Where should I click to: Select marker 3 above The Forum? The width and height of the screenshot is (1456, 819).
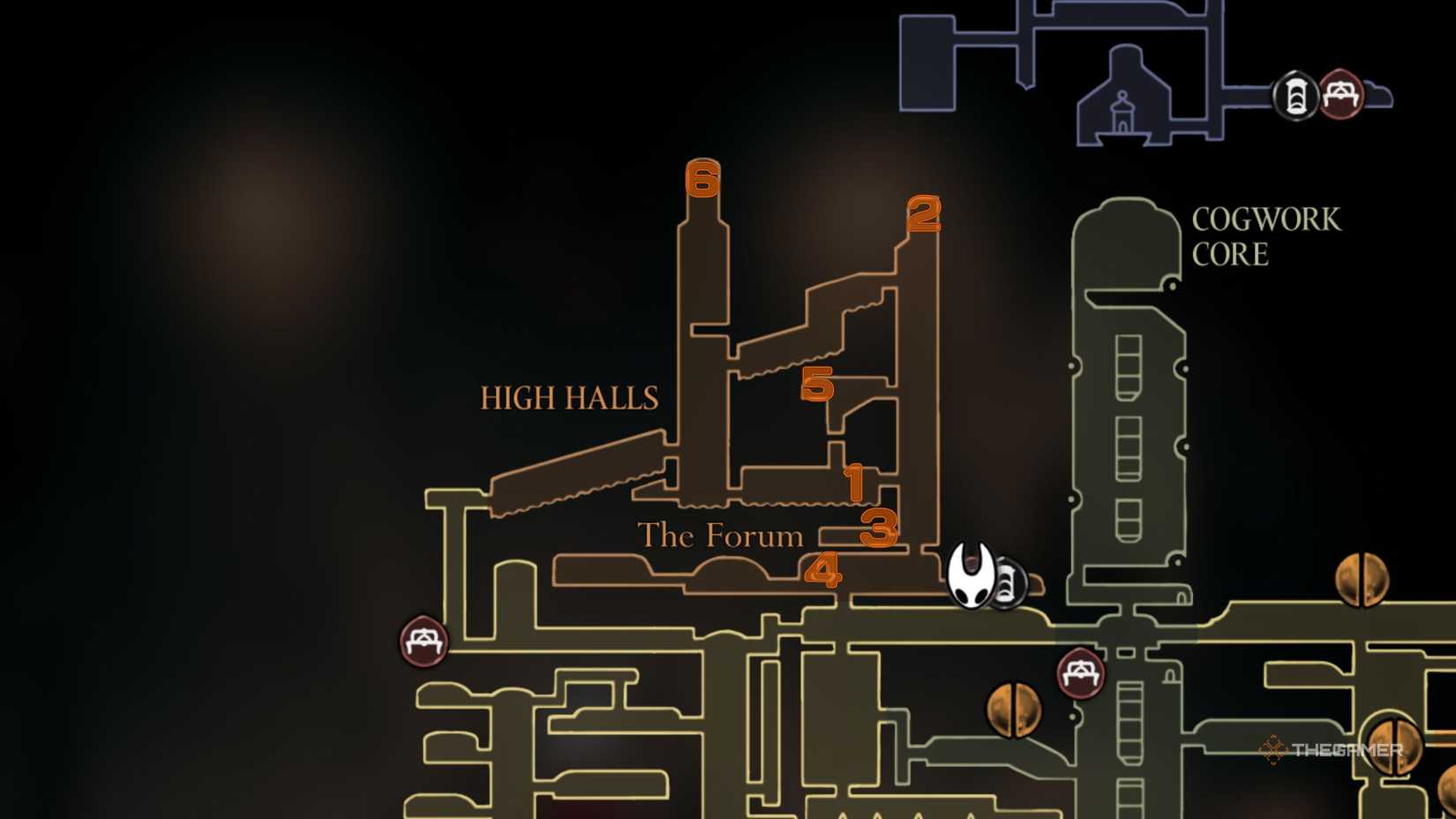coord(880,529)
